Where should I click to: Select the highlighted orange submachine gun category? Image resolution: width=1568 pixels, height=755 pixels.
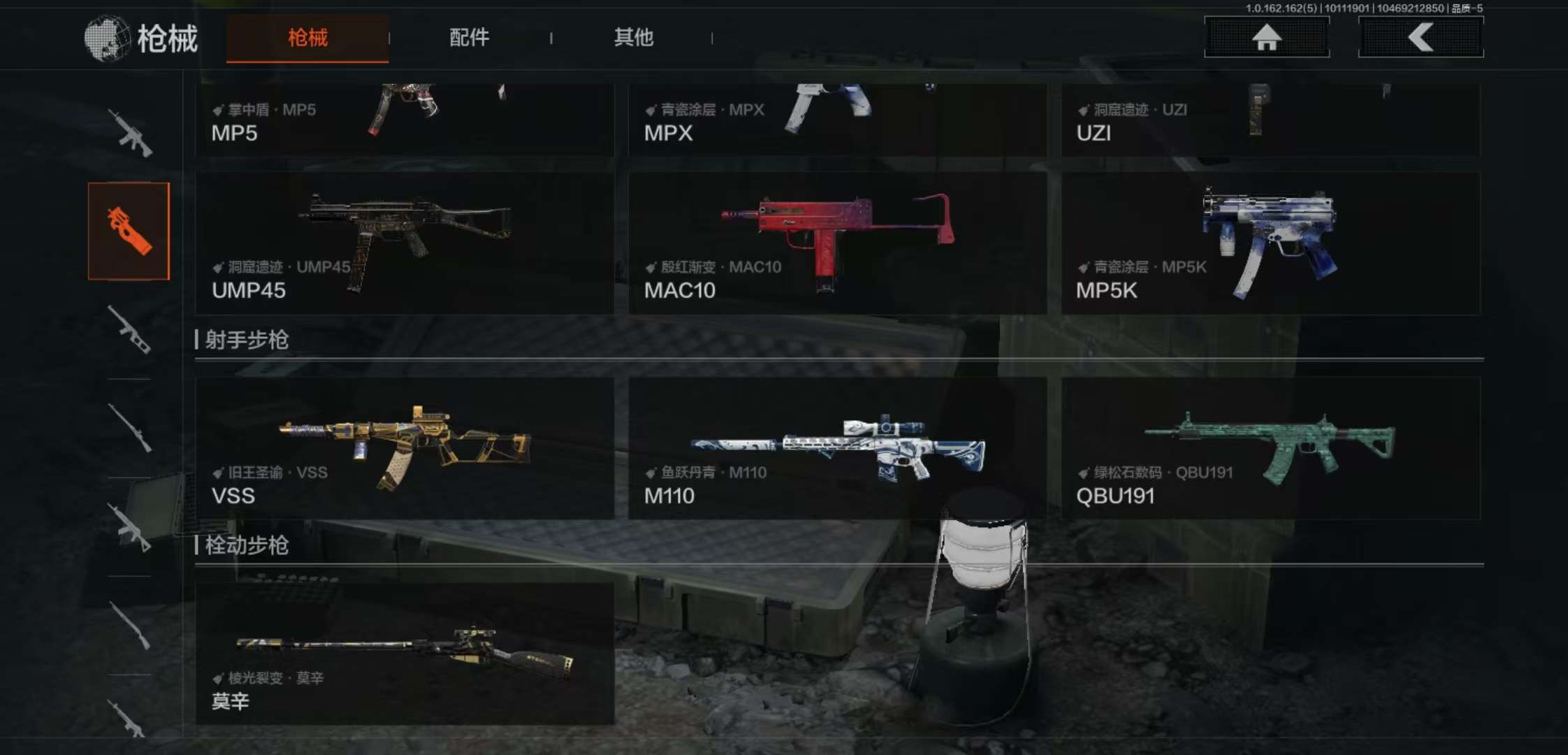click(129, 231)
